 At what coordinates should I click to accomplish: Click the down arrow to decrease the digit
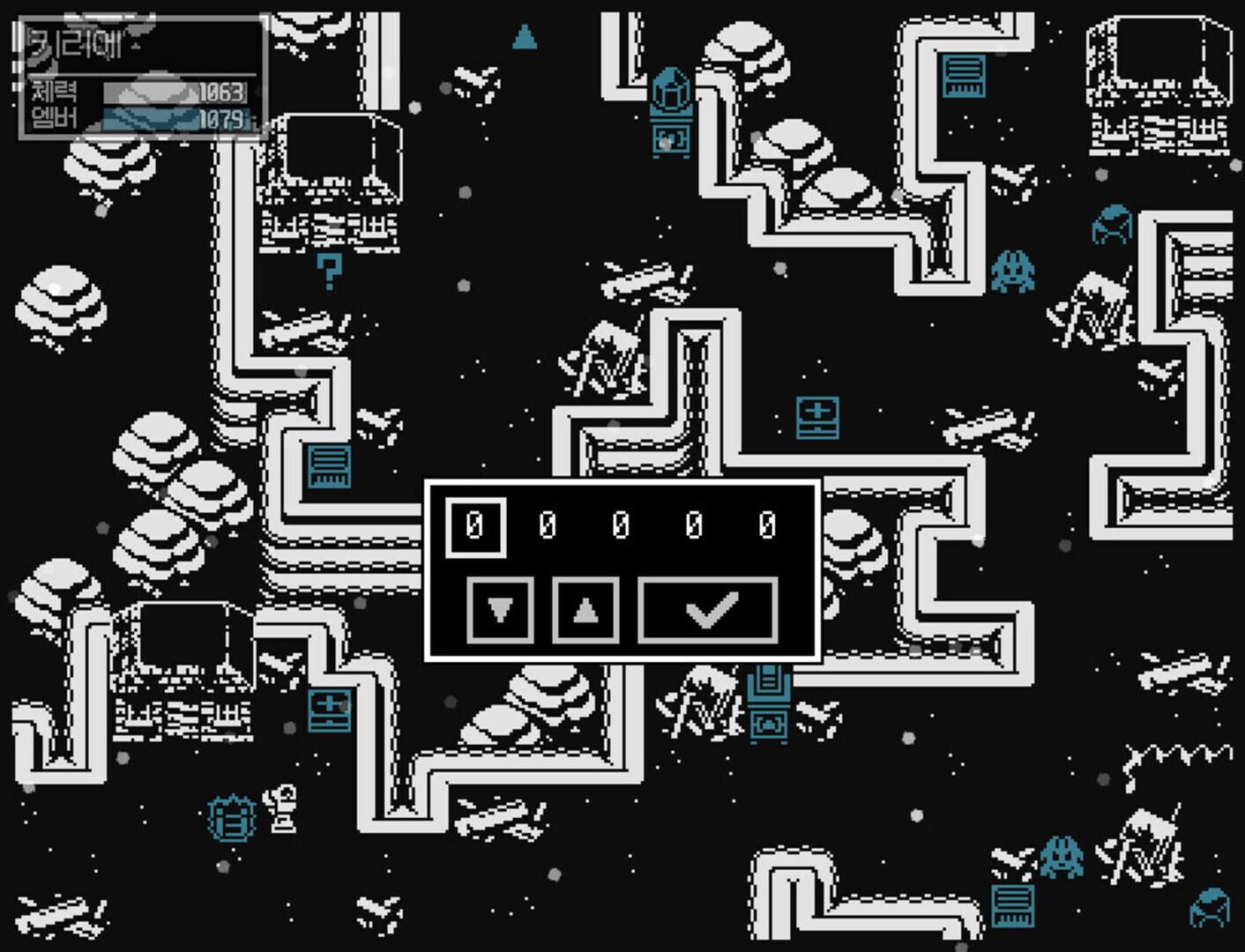click(501, 610)
